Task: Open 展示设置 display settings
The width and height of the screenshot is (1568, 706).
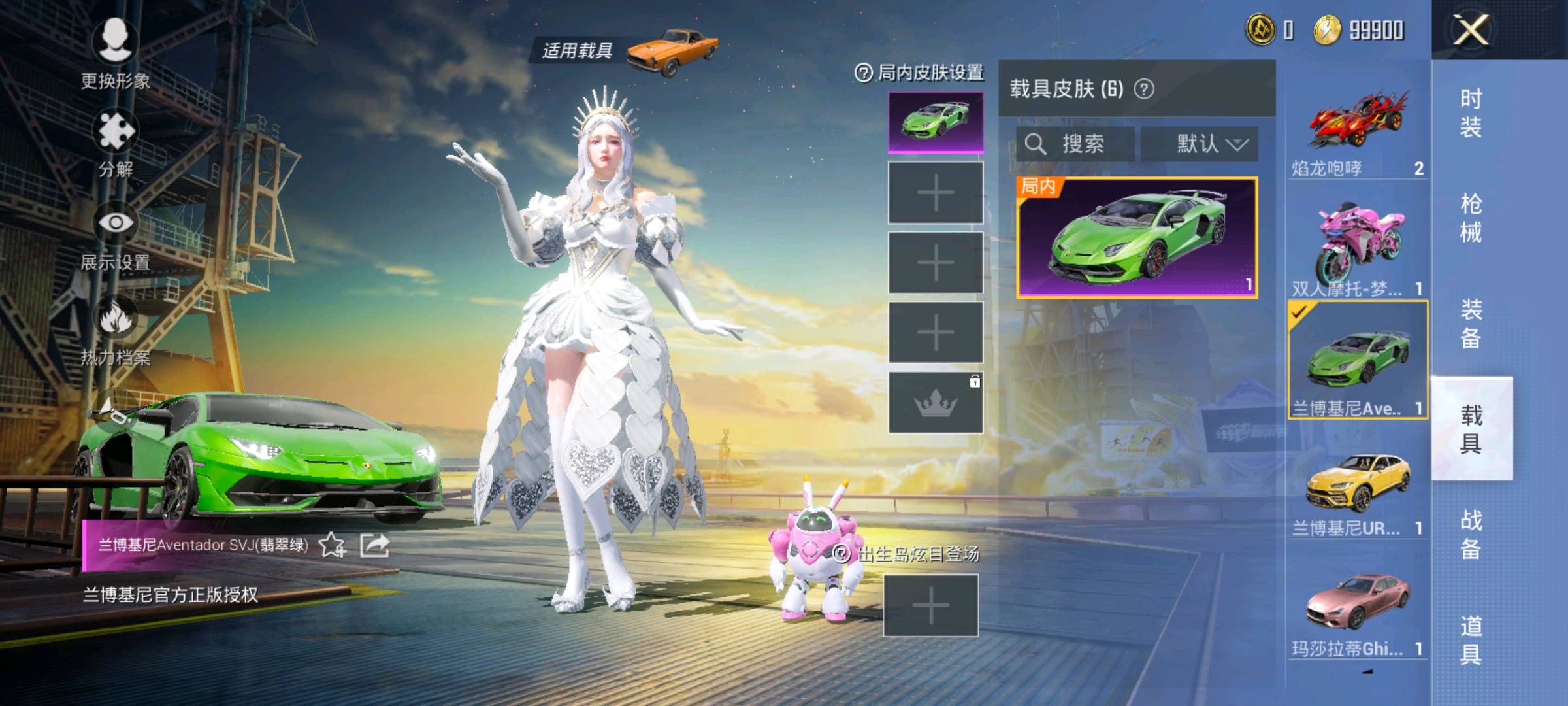Action: [116, 235]
